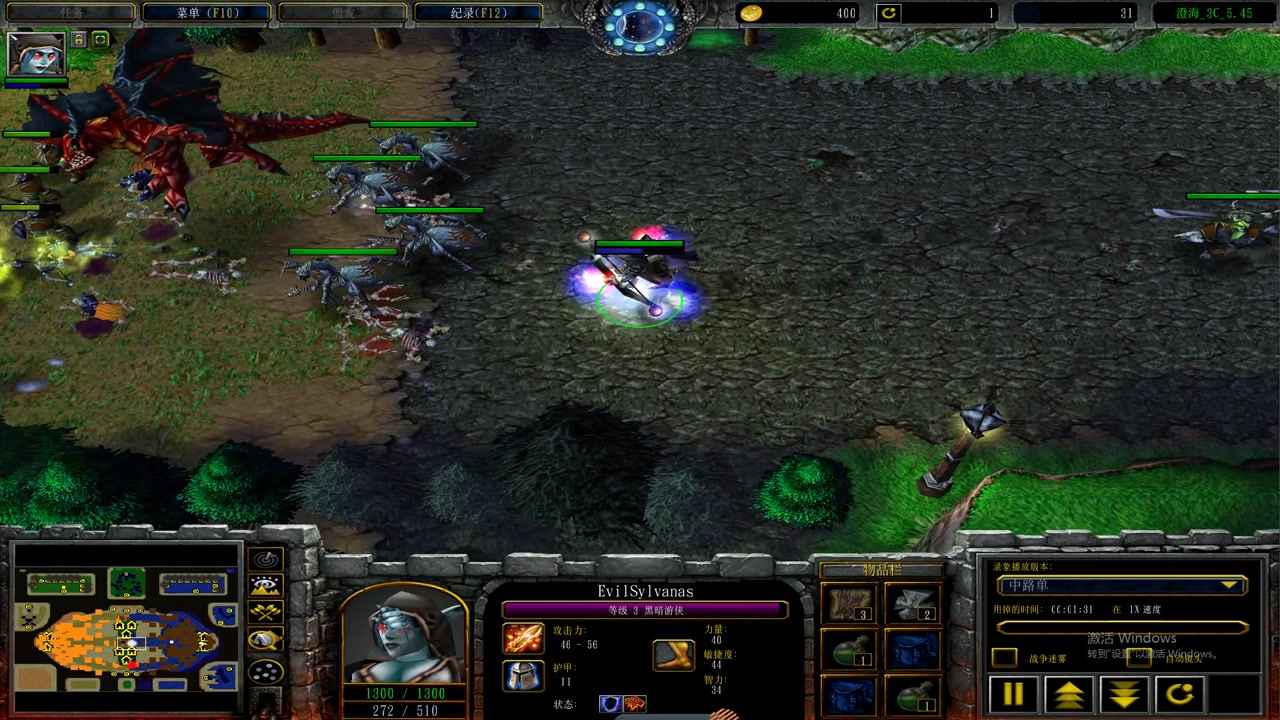Open the 纪录 (F12) message log
Viewport: 1280px width, 720px height.
coord(478,13)
